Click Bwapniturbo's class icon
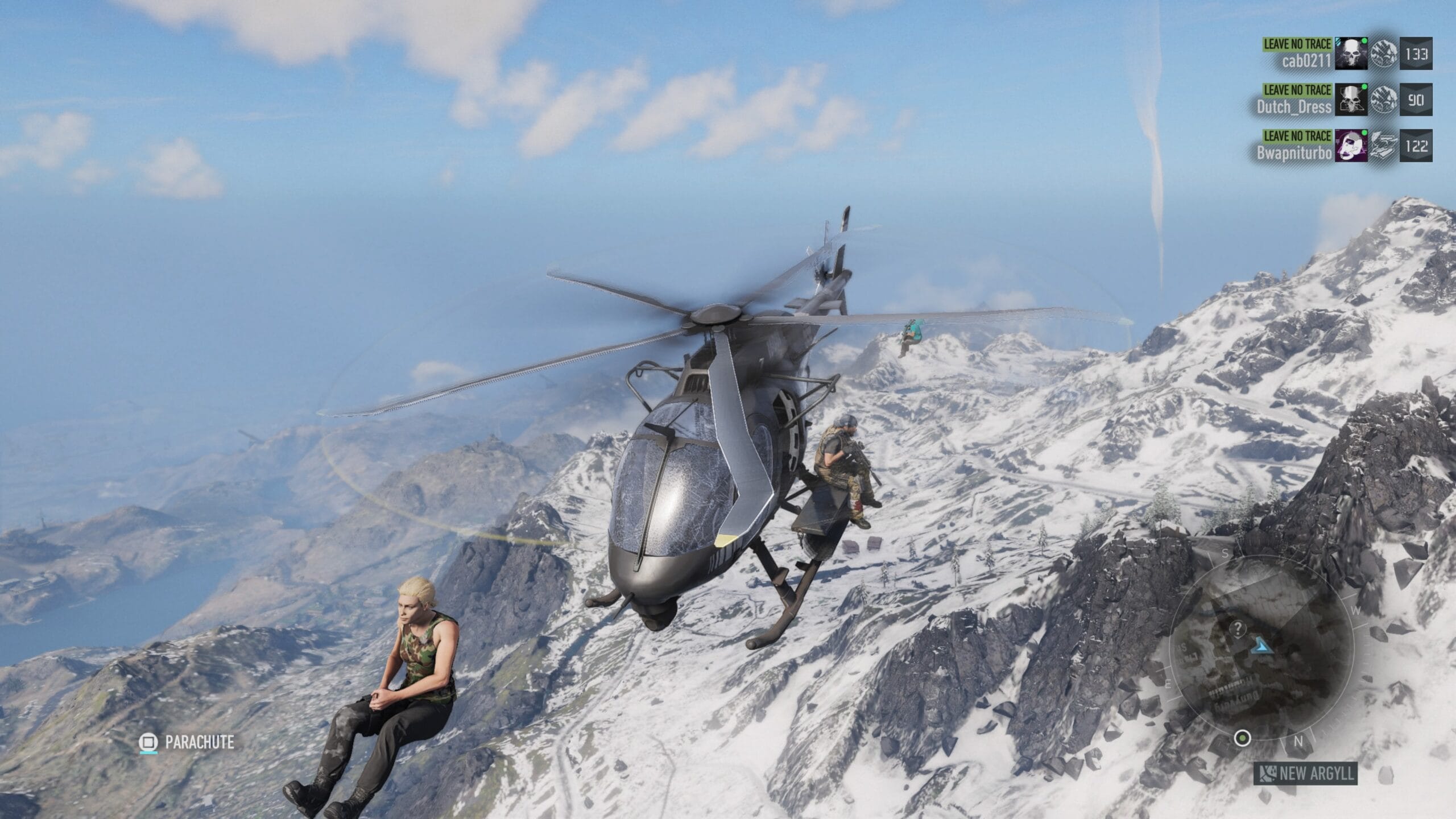The image size is (1456, 819). pos(1383,146)
